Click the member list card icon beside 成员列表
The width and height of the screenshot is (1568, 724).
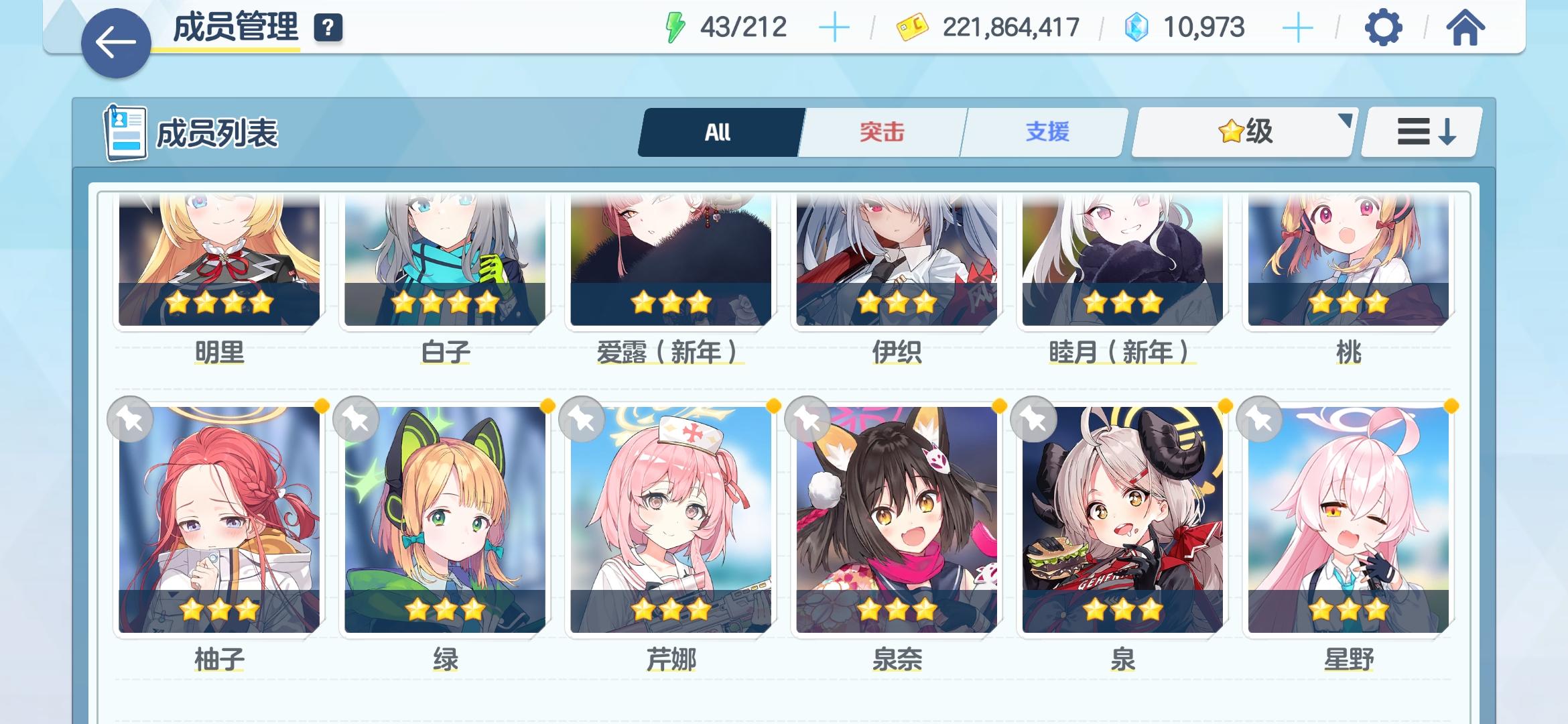pyautogui.click(x=126, y=132)
